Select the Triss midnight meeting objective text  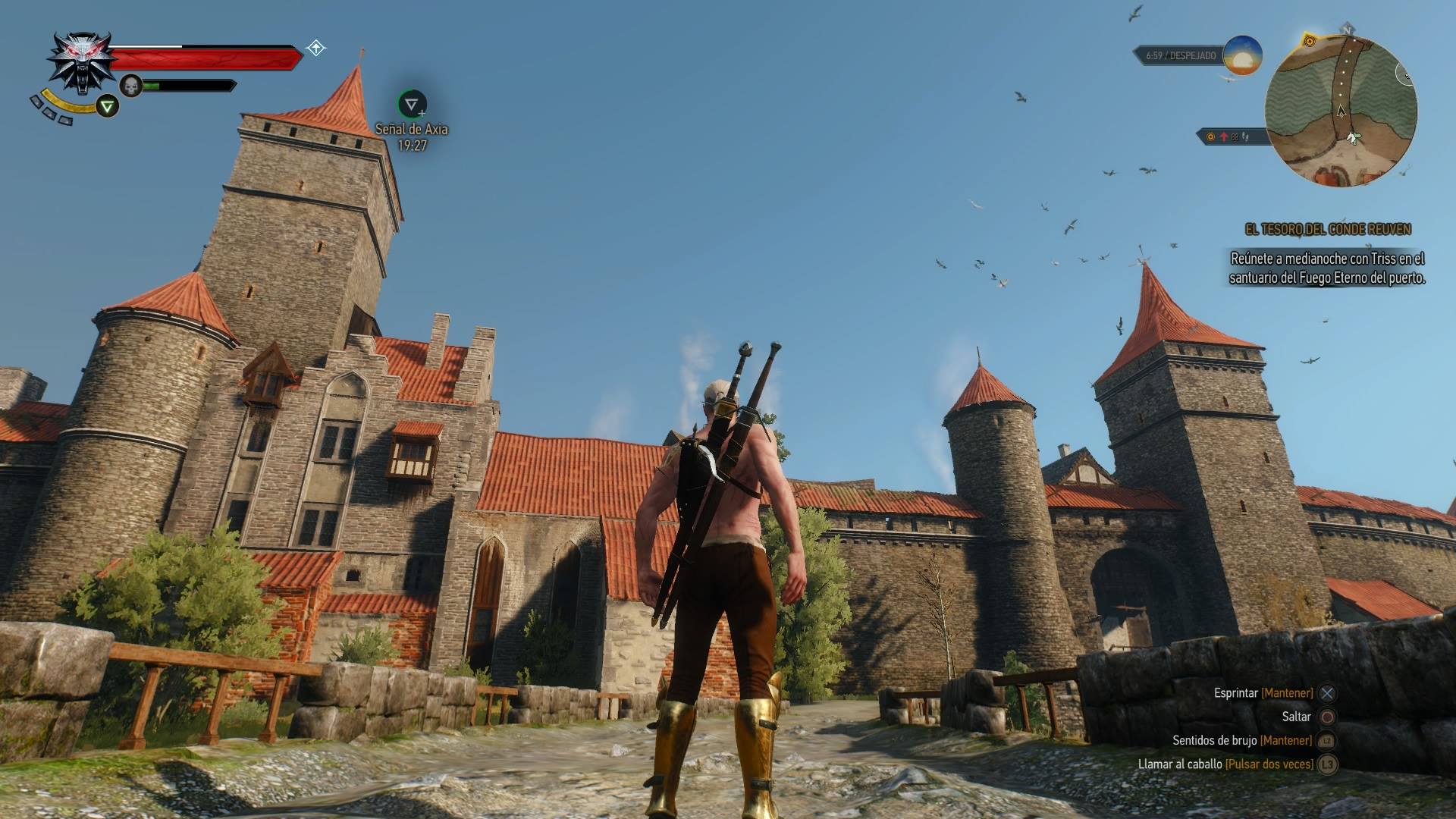coord(1327,268)
